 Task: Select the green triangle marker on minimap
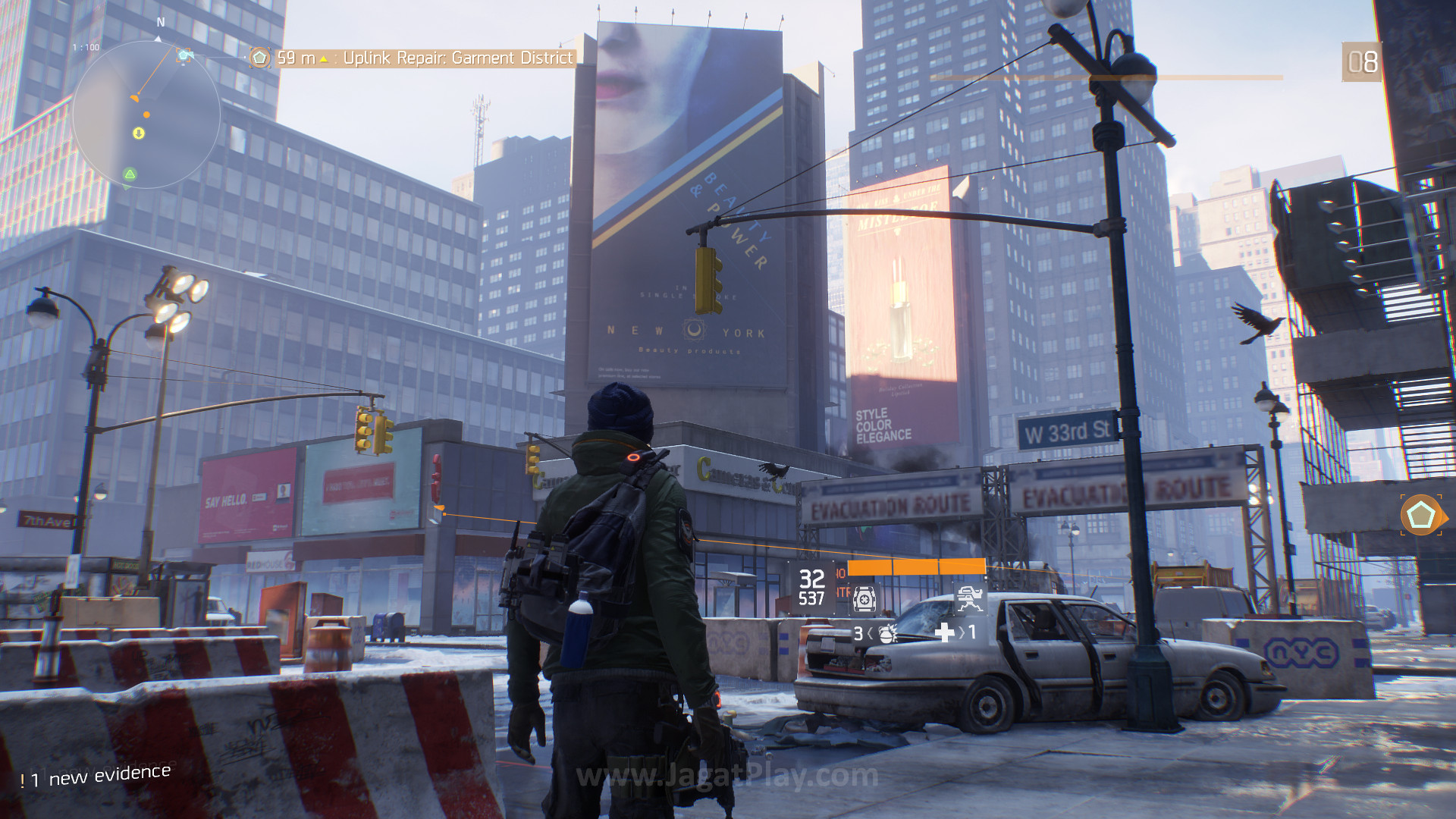pos(130,174)
